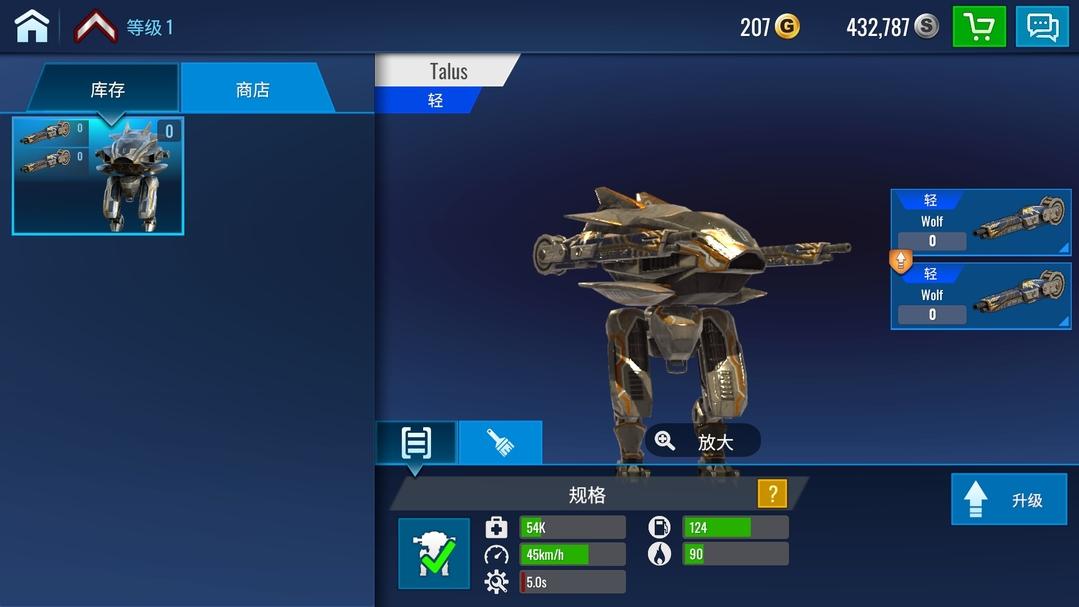1079x607 pixels.
Task: Click the gold coin currency icon
Action: tap(788, 27)
